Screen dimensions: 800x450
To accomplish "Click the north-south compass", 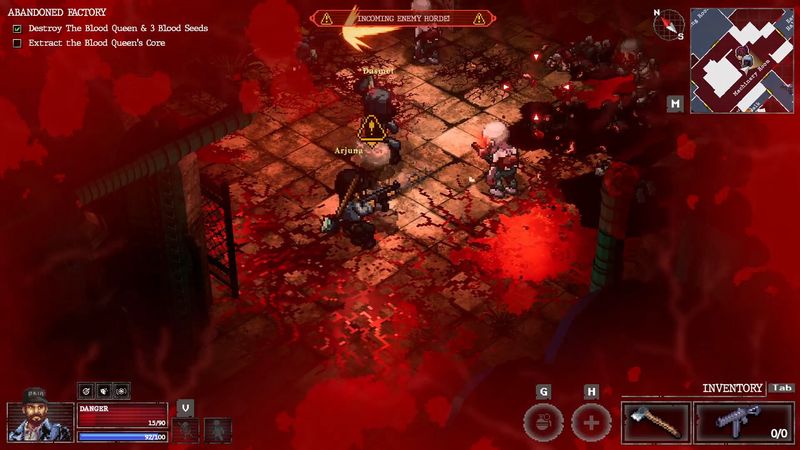I will [x=668, y=23].
